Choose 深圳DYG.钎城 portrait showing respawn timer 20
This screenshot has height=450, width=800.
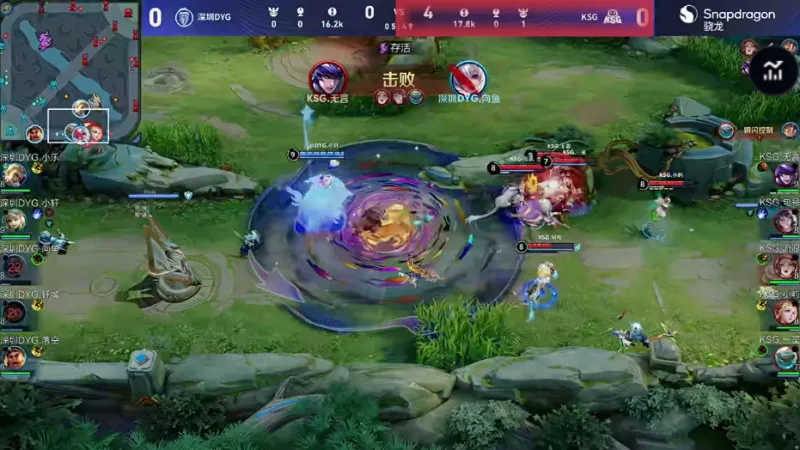(14, 312)
